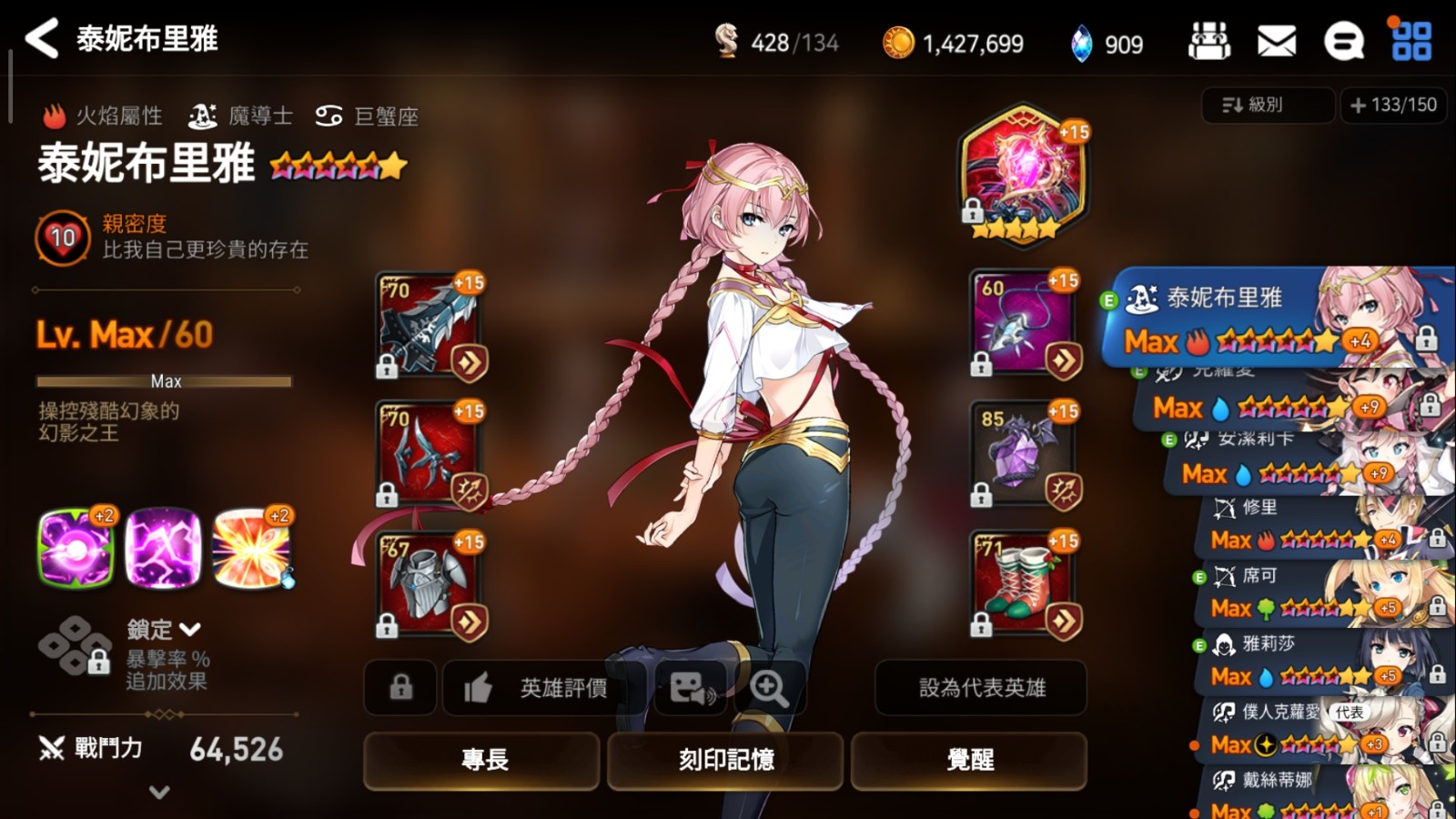The width and height of the screenshot is (1456, 819).
Task: Click 設為代表英雄 to set representative hero
Action: pyautogui.click(x=981, y=688)
